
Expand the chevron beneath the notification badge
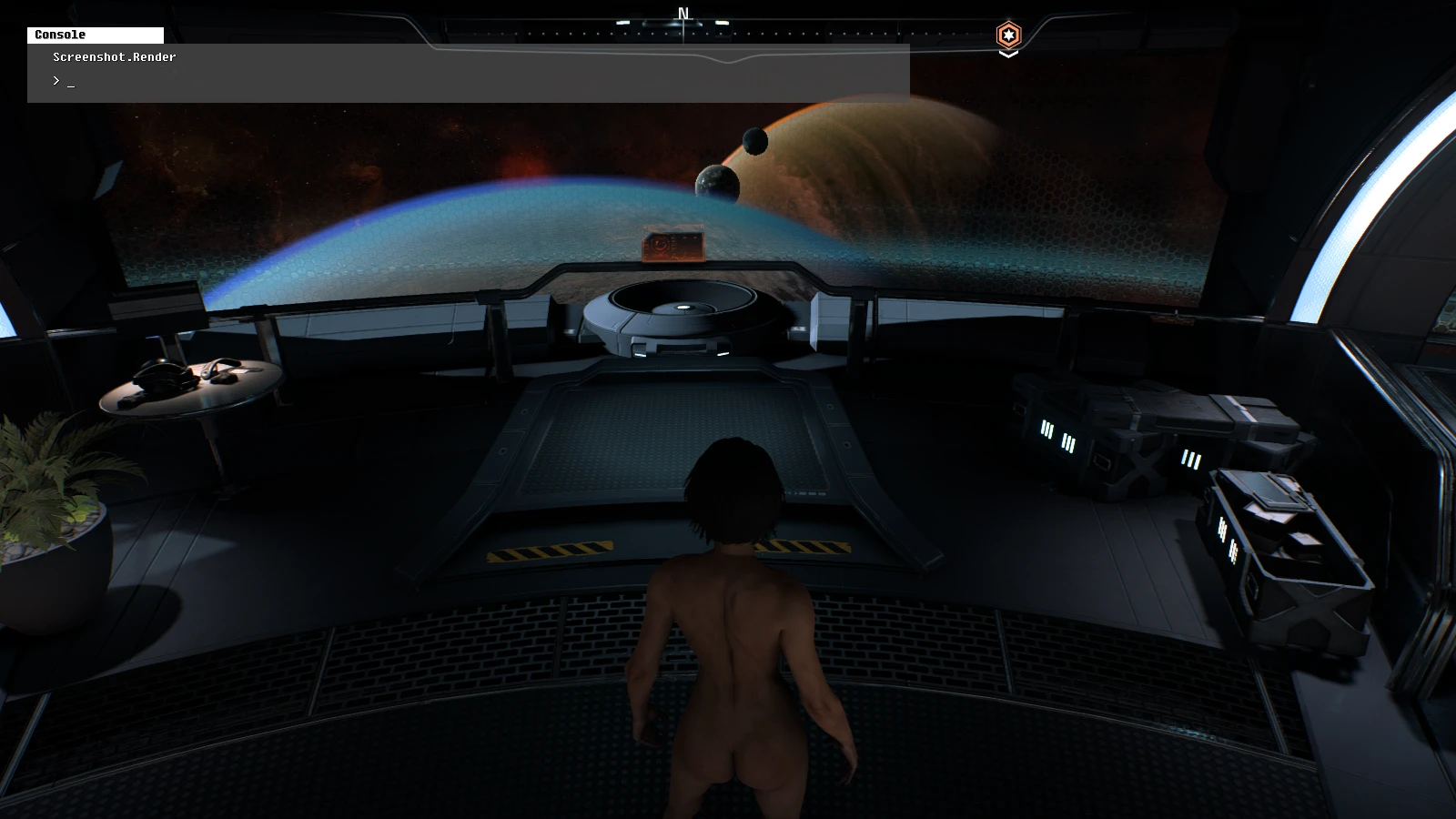point(1008,54)
